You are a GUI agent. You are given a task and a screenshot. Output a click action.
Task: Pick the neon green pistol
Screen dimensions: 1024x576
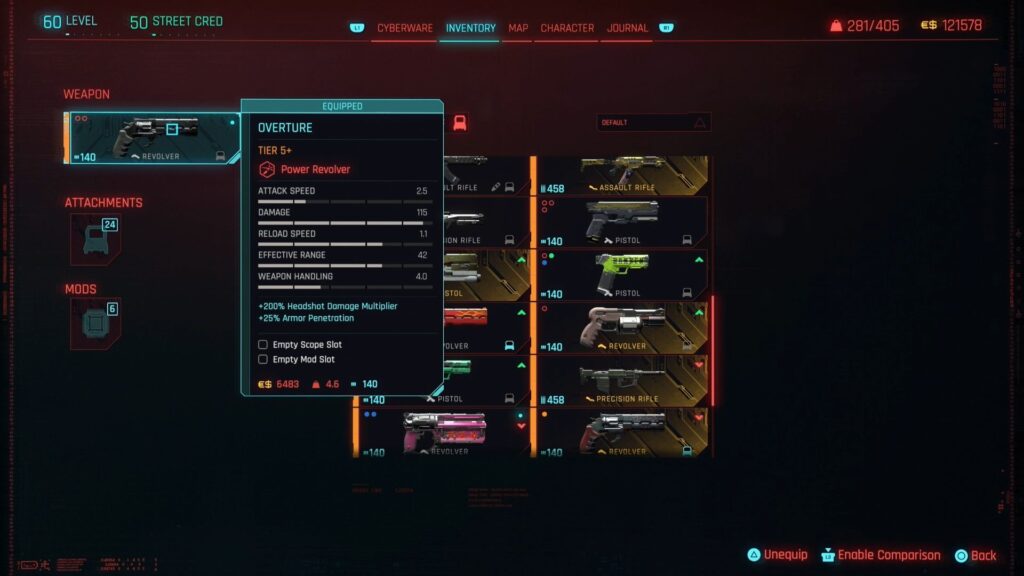pyautogui.click(x=622, y=275)
